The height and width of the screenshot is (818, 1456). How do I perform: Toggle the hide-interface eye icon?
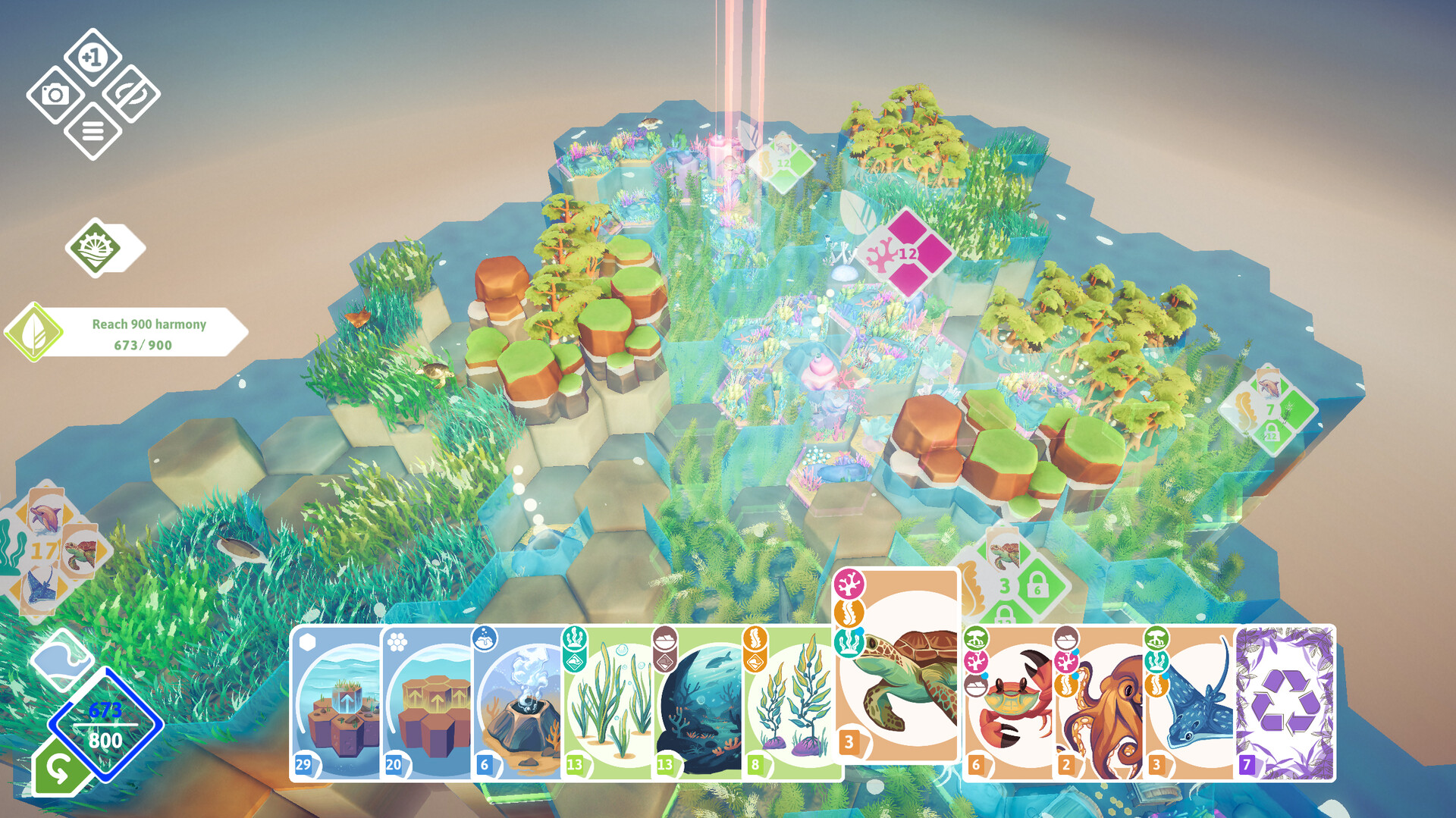pyautogui.click(x=131, y=94)
